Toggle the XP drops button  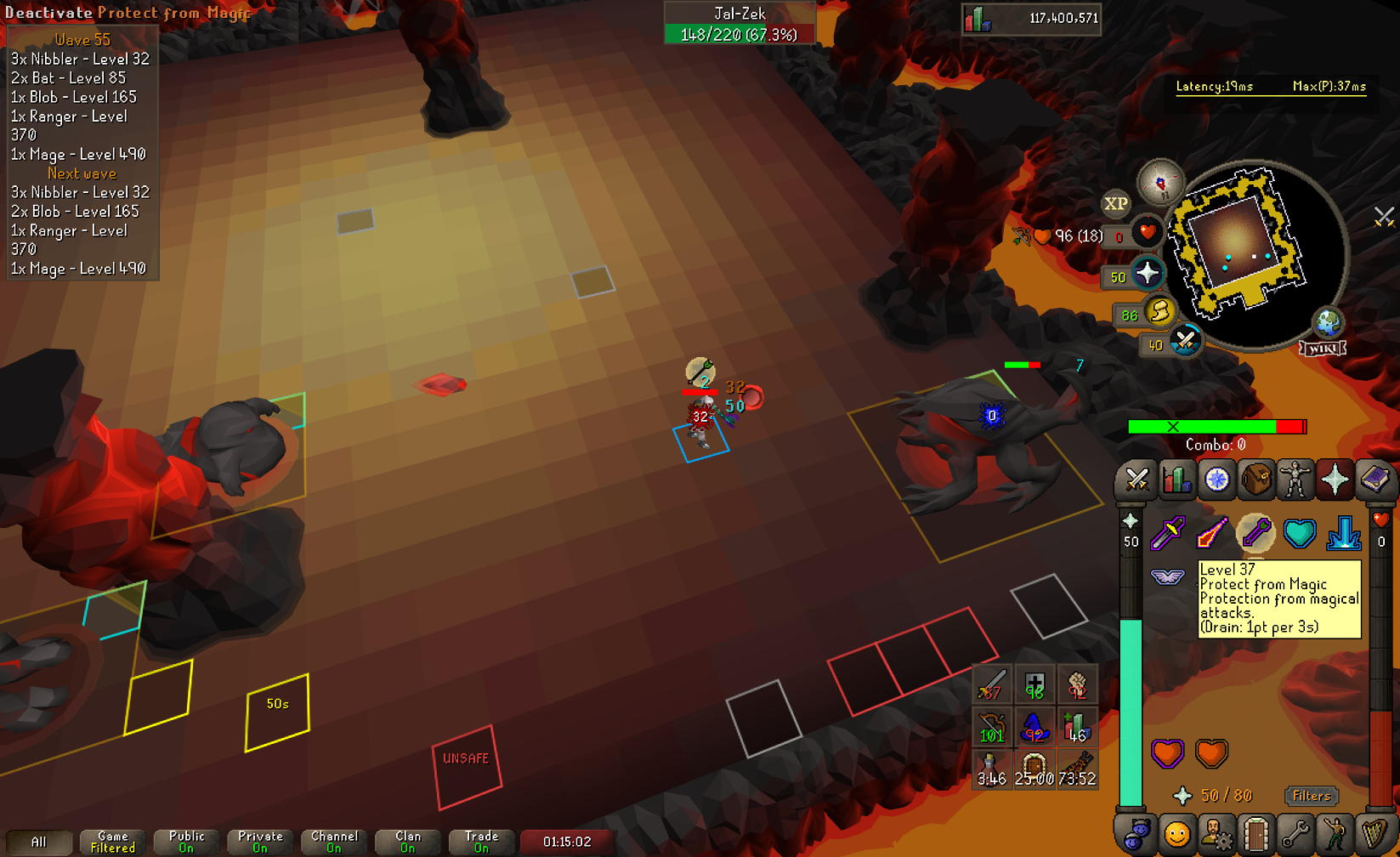tap(1115, 204)
